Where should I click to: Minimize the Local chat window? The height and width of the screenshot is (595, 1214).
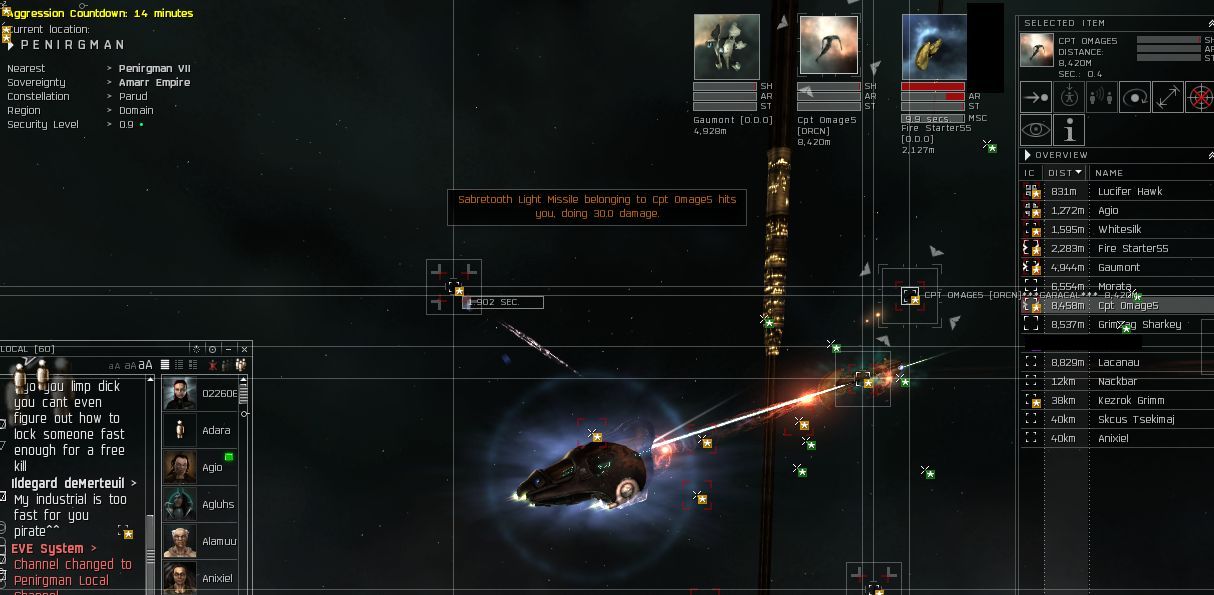coord(228,349)
